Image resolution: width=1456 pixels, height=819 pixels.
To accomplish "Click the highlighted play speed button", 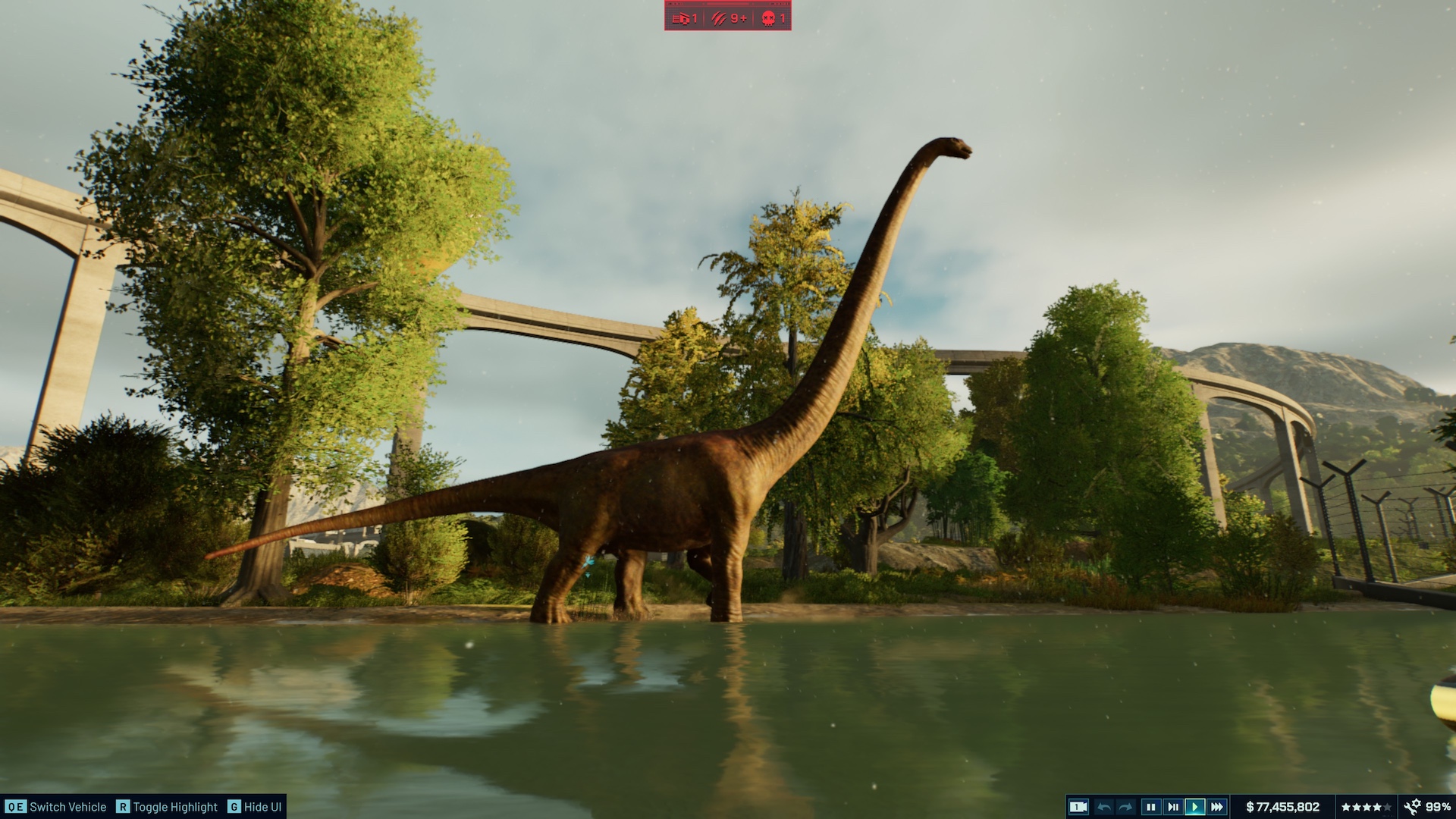I will click(x=1195, y=806).
